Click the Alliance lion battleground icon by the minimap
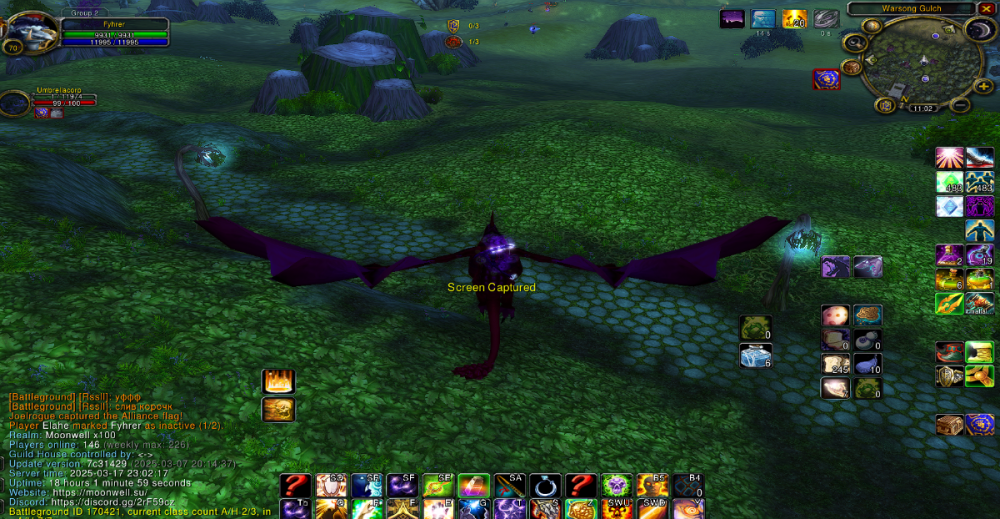Screen dimensions: 1000x519 [826, 78]
